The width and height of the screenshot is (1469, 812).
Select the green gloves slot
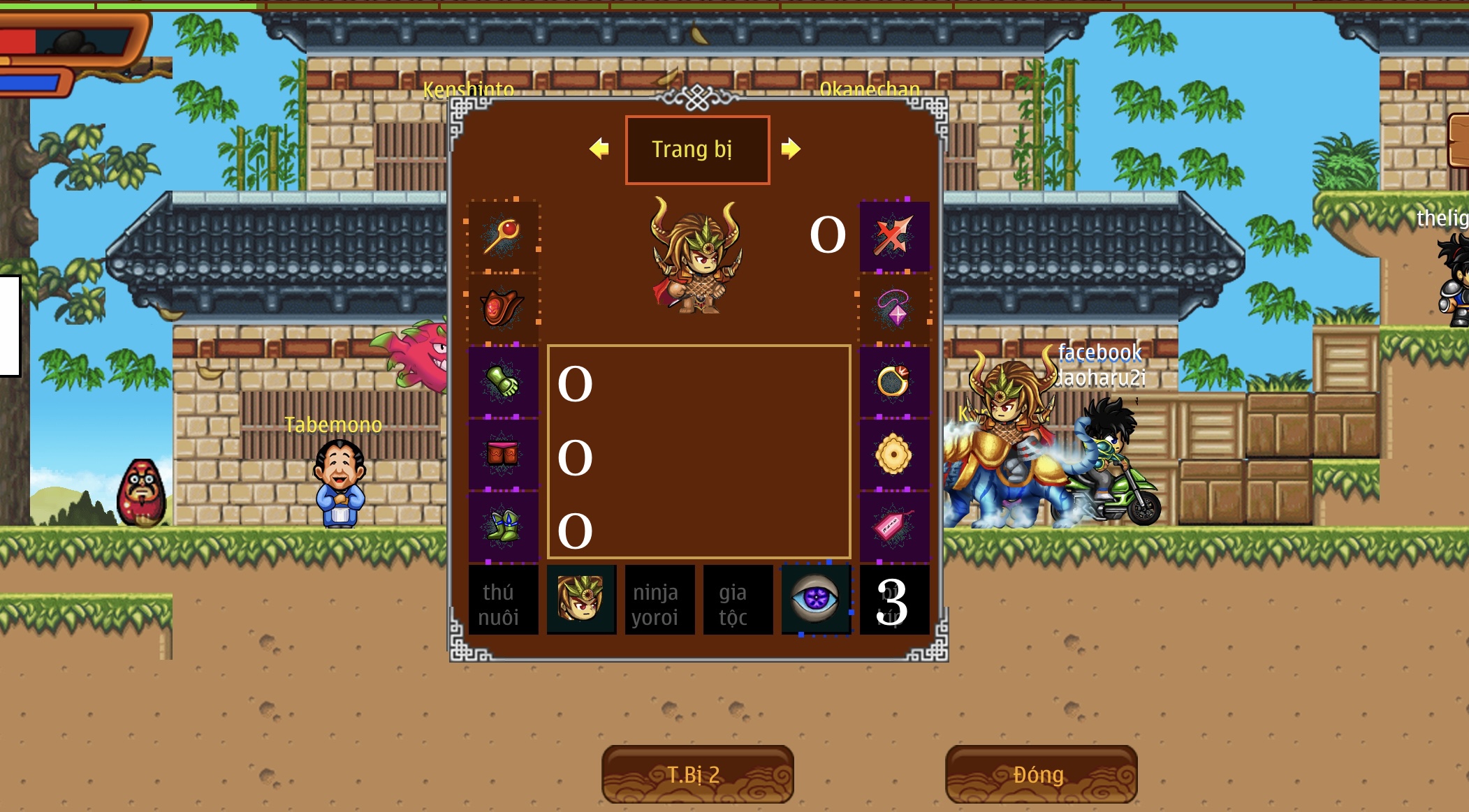(x=503, y=381)
